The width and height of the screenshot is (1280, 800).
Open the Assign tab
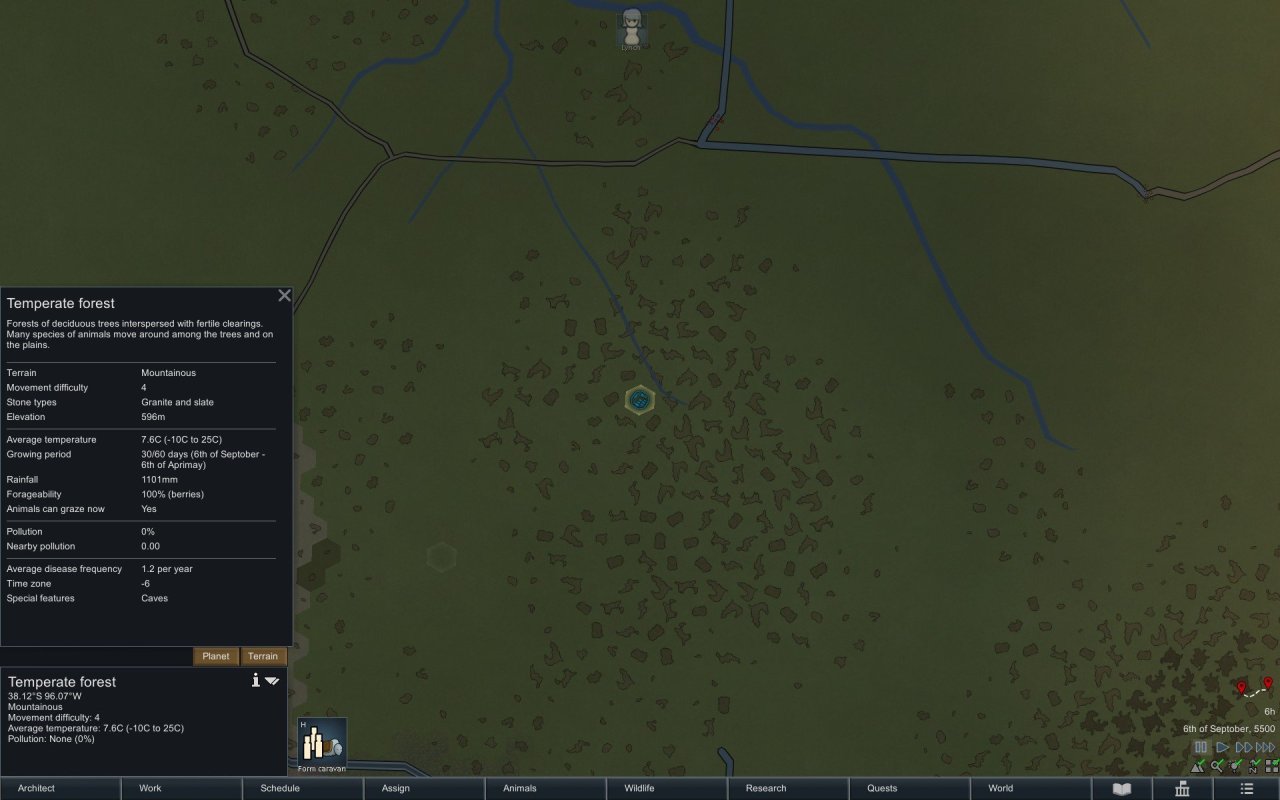point(423,788)
